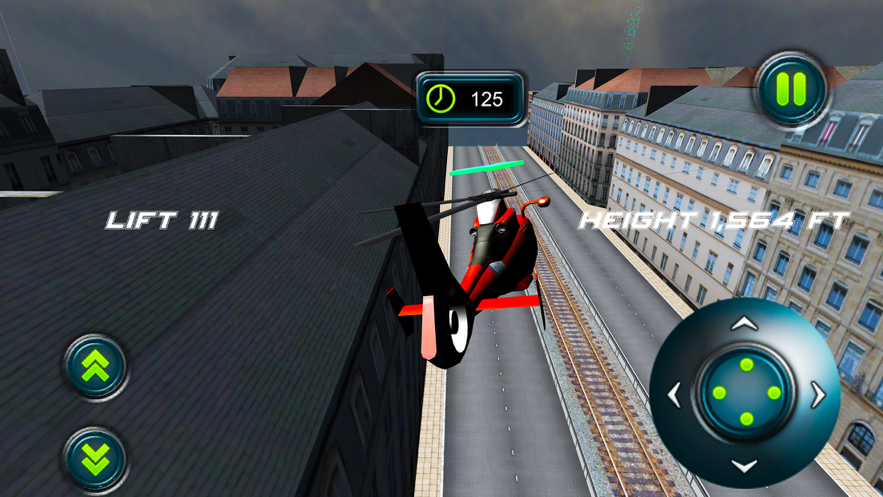Tap the double up-arrow ascend button

96,367
